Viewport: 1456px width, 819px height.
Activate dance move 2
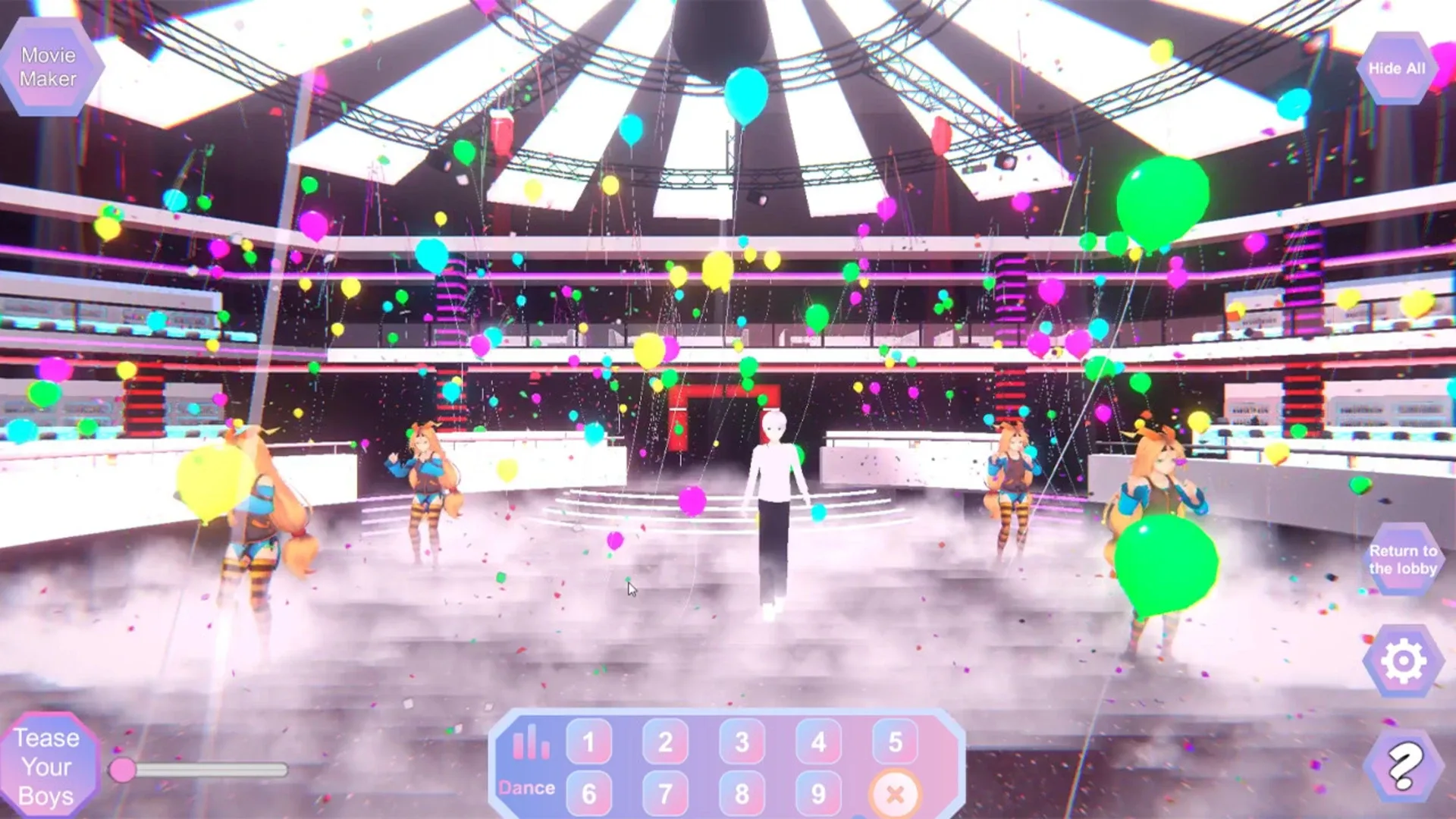pos(666,742)
